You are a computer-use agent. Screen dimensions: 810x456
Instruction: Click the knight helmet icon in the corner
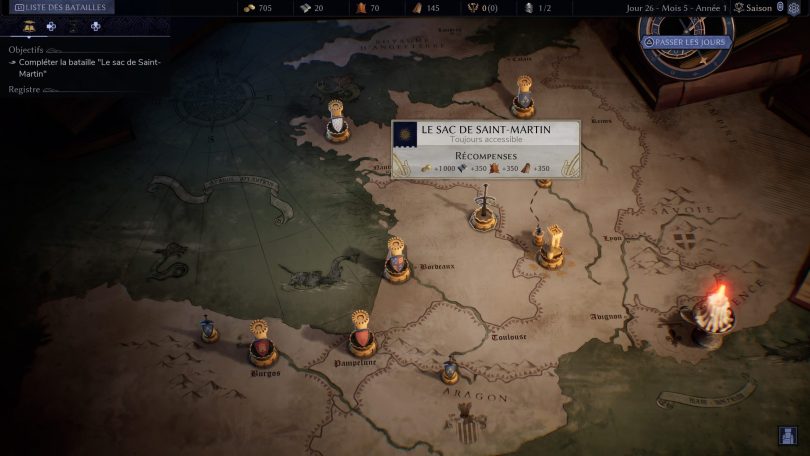pyautogui.click(x=787, y=435)
